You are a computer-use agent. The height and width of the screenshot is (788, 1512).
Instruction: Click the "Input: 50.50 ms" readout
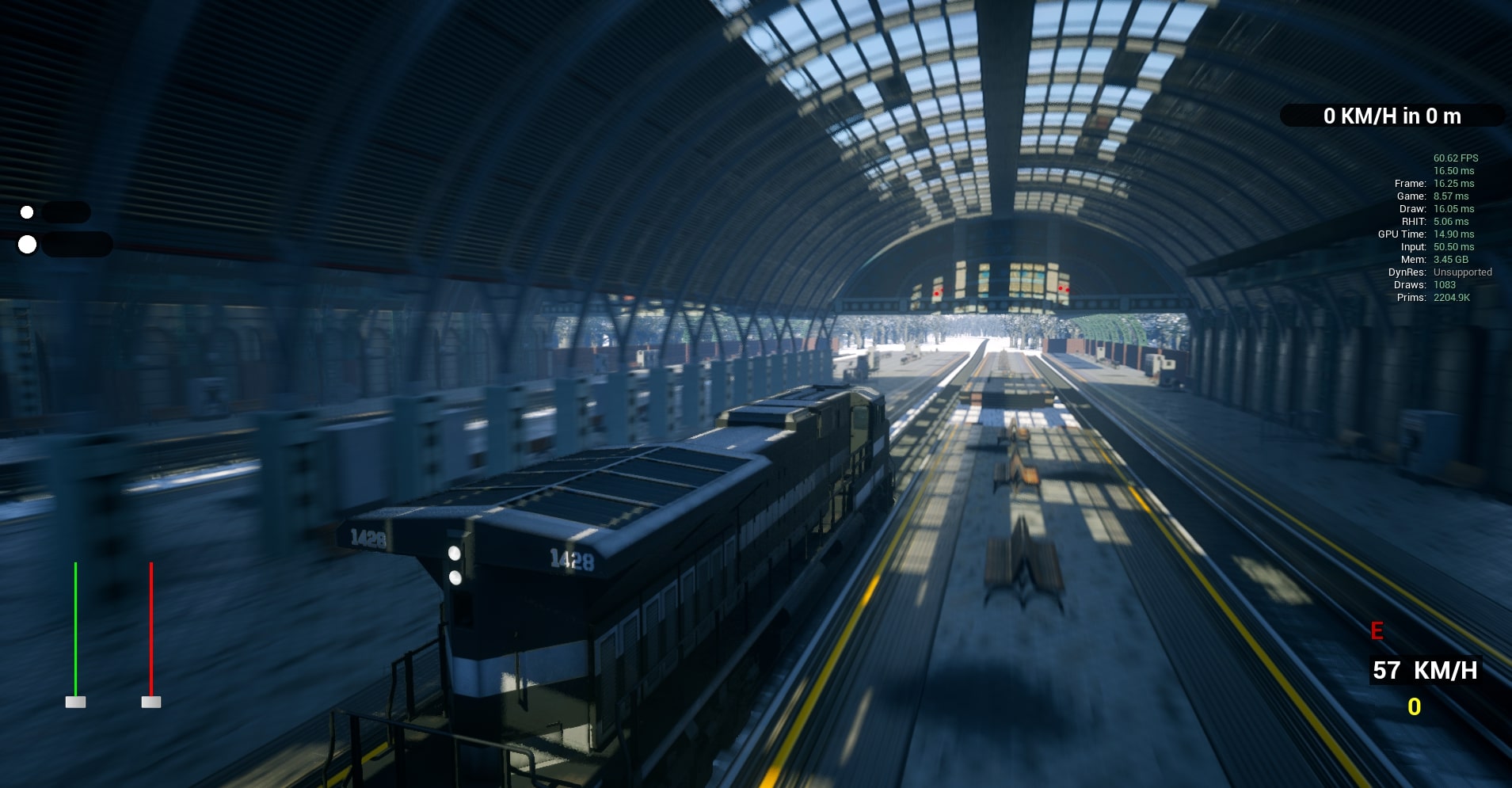click(x=1439, y=246)
